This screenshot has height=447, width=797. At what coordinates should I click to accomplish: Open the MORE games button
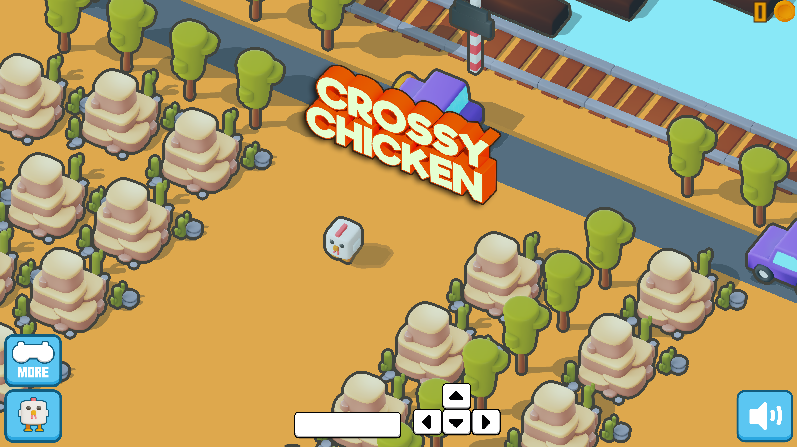click(x=33, y=360)
